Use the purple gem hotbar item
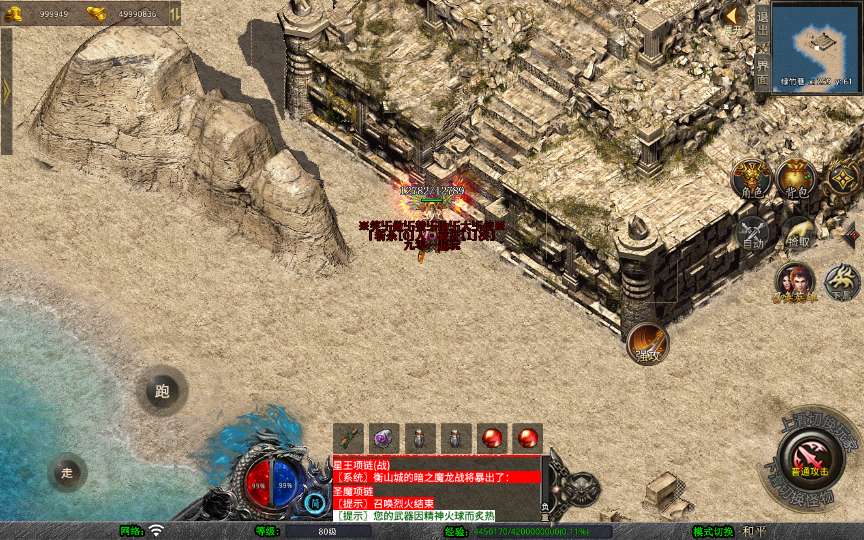 (x=385, y=437)
